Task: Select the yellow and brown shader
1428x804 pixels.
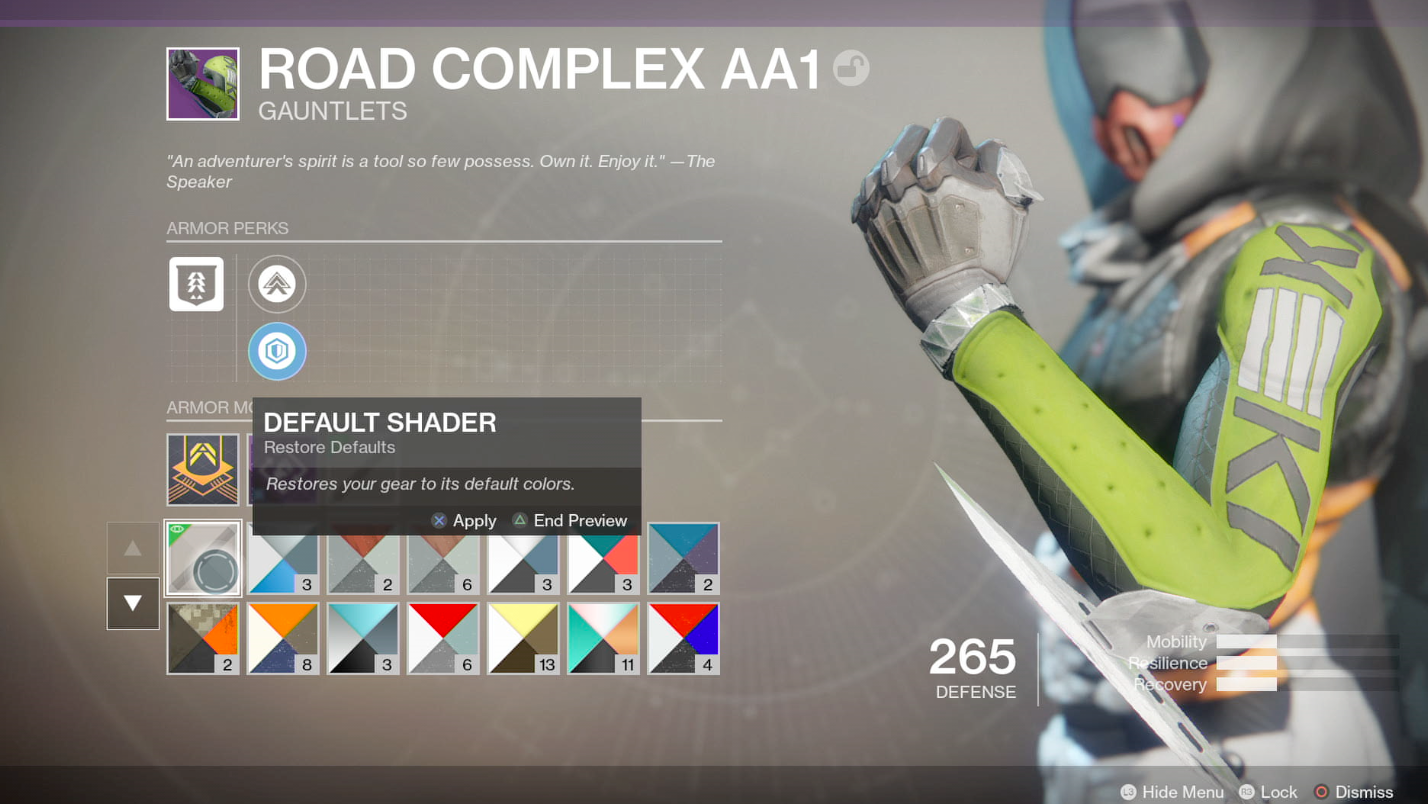Action: (x=523, y=638)
